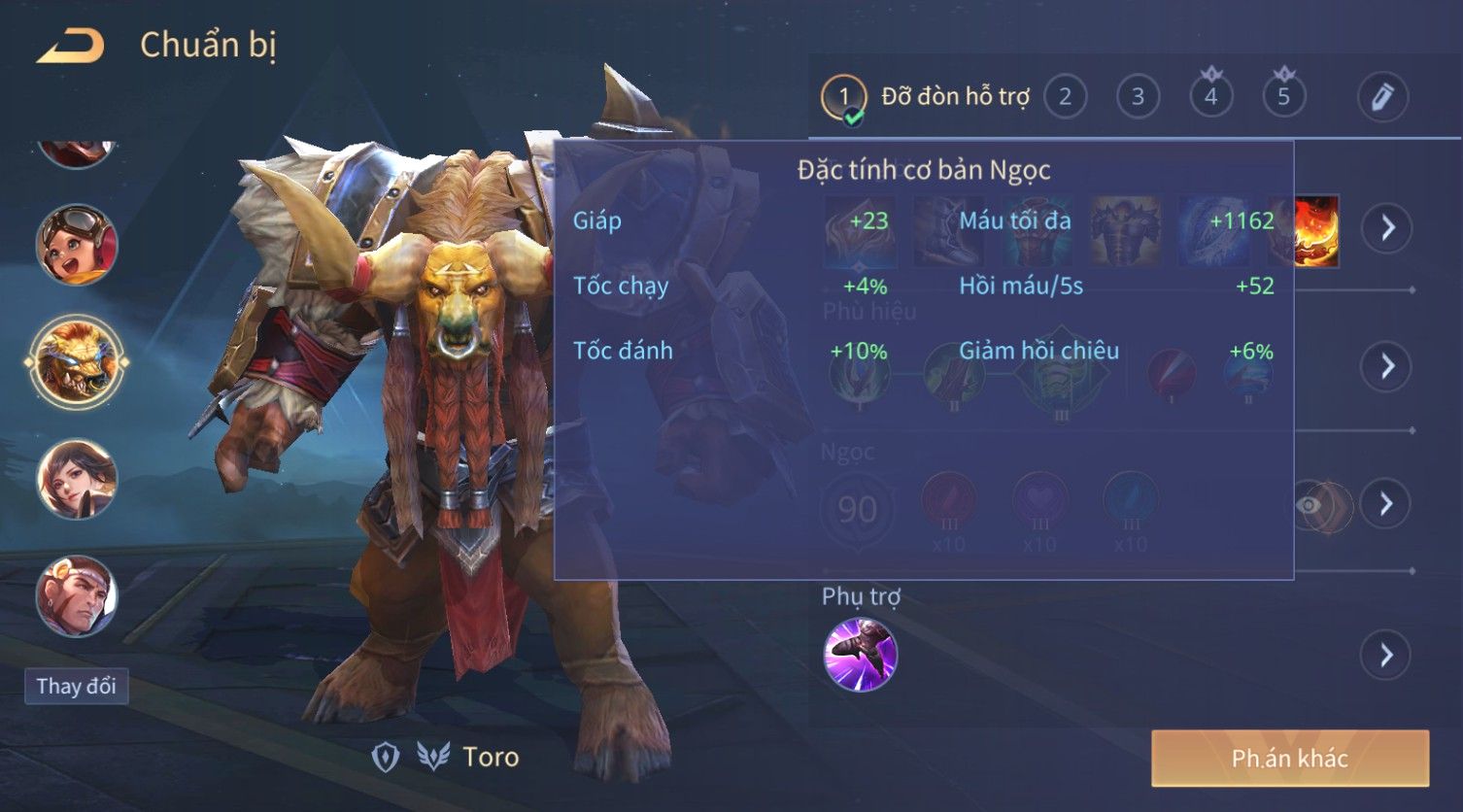Screen dimensions: 1463x812
Task: Select the purple boot Phụ trợ spell
Action: tap(860, 656)
